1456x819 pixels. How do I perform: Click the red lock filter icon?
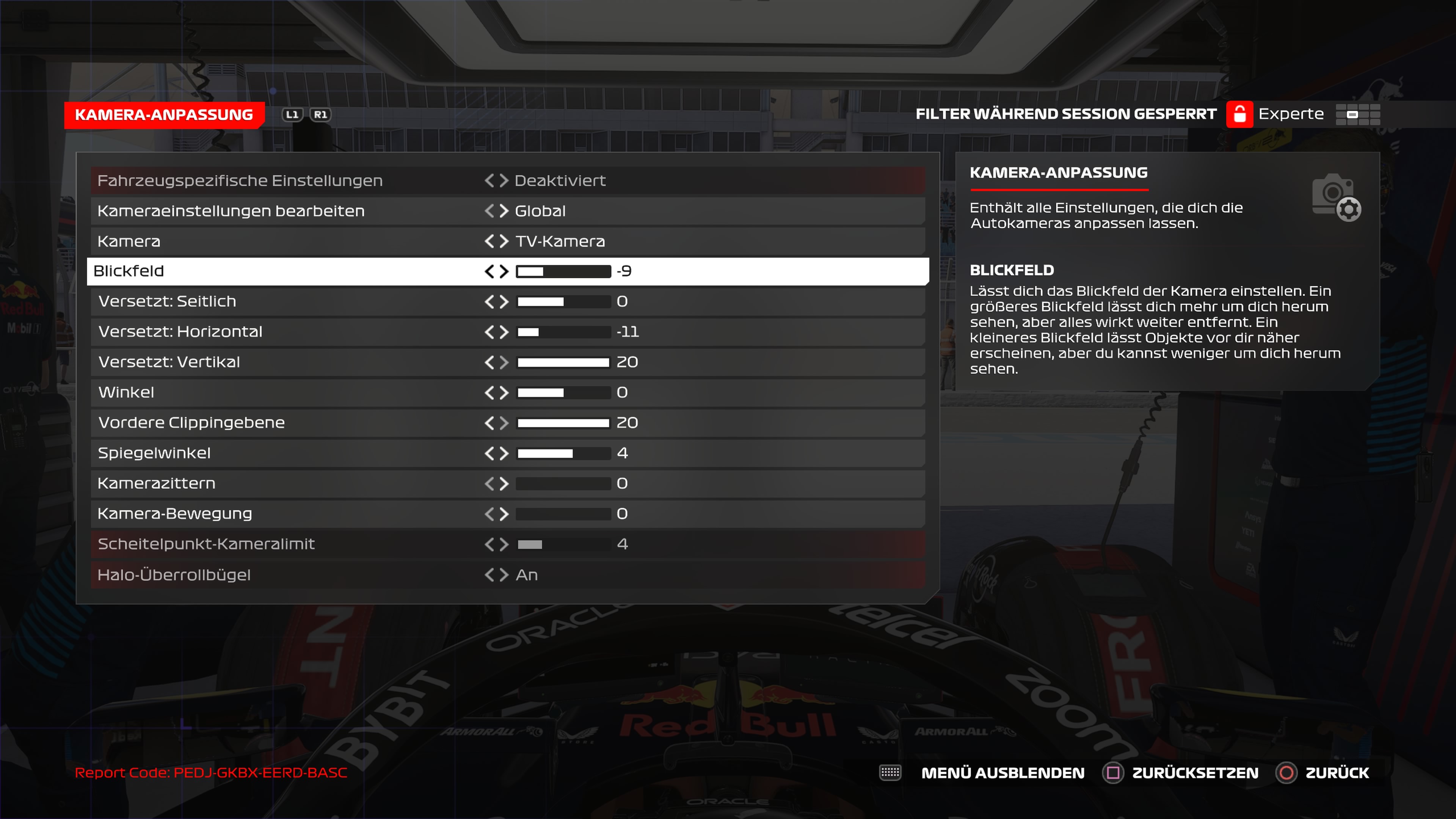(1239, 114)
